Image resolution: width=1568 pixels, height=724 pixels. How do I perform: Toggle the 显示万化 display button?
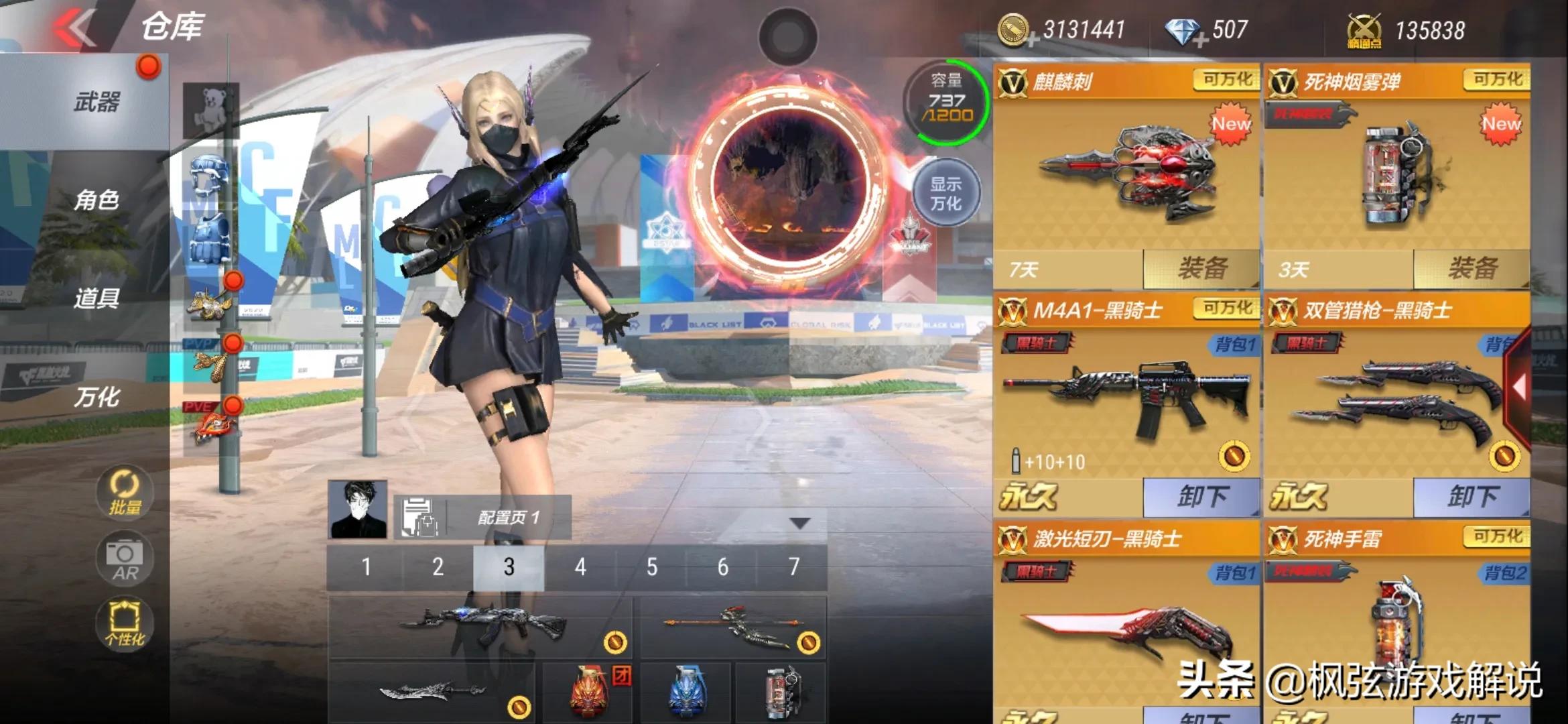coord(945,194)
